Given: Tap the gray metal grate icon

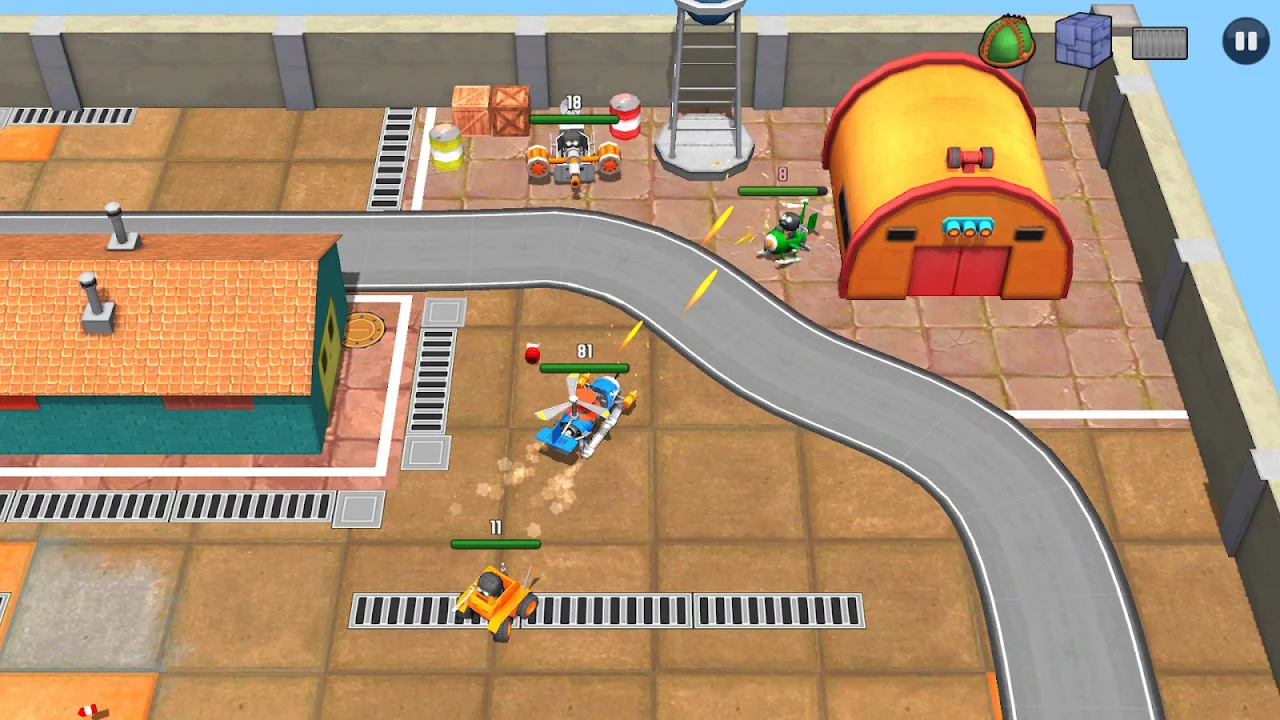Looking at the screenshot, I should coord(1160,43).
